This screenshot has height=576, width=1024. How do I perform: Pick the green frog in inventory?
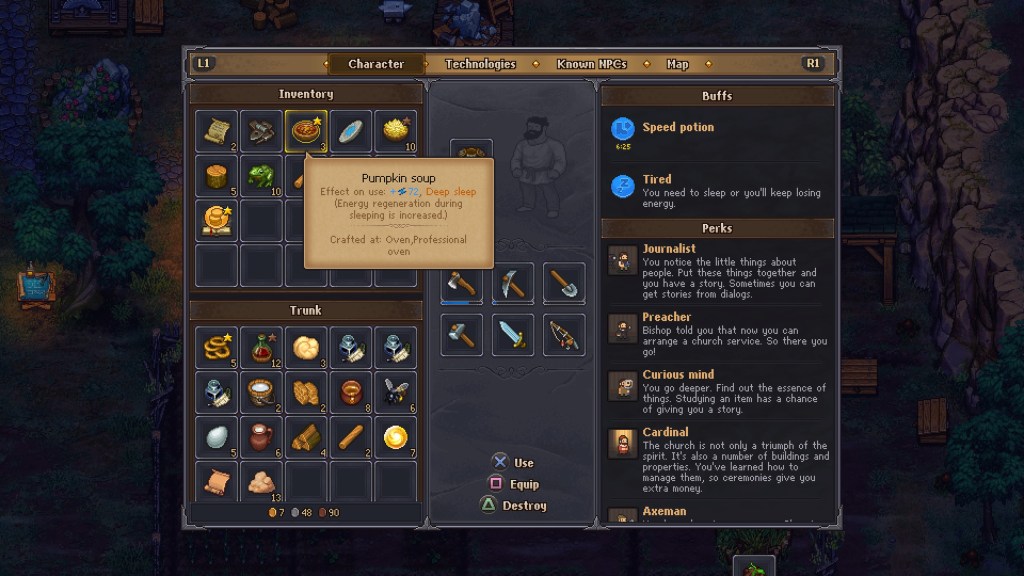point(261,176)
